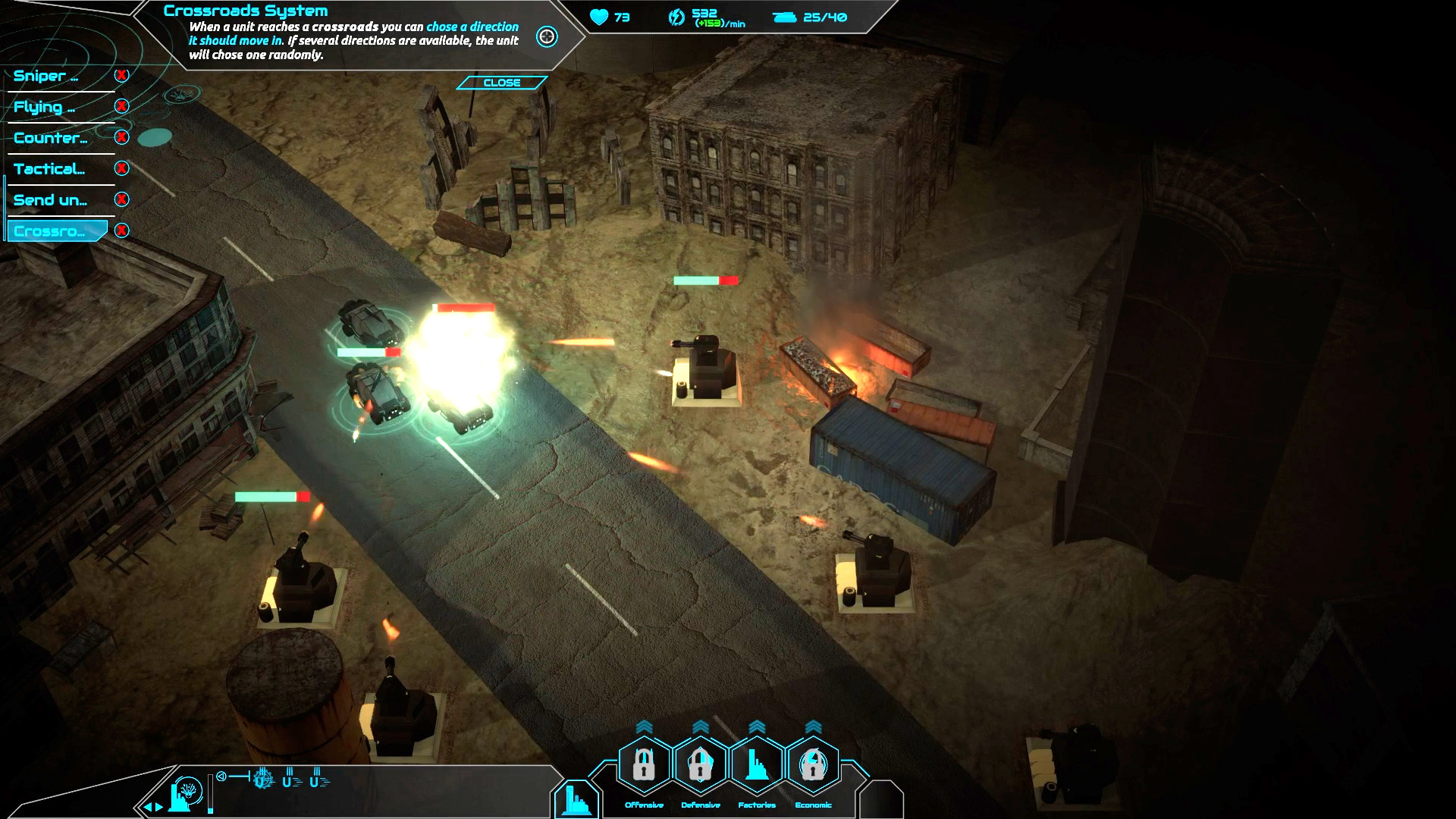The image size is (1456, 819).
Task: Toggle off the Flying tutorial entry
Action: click(x=121, y=106)
